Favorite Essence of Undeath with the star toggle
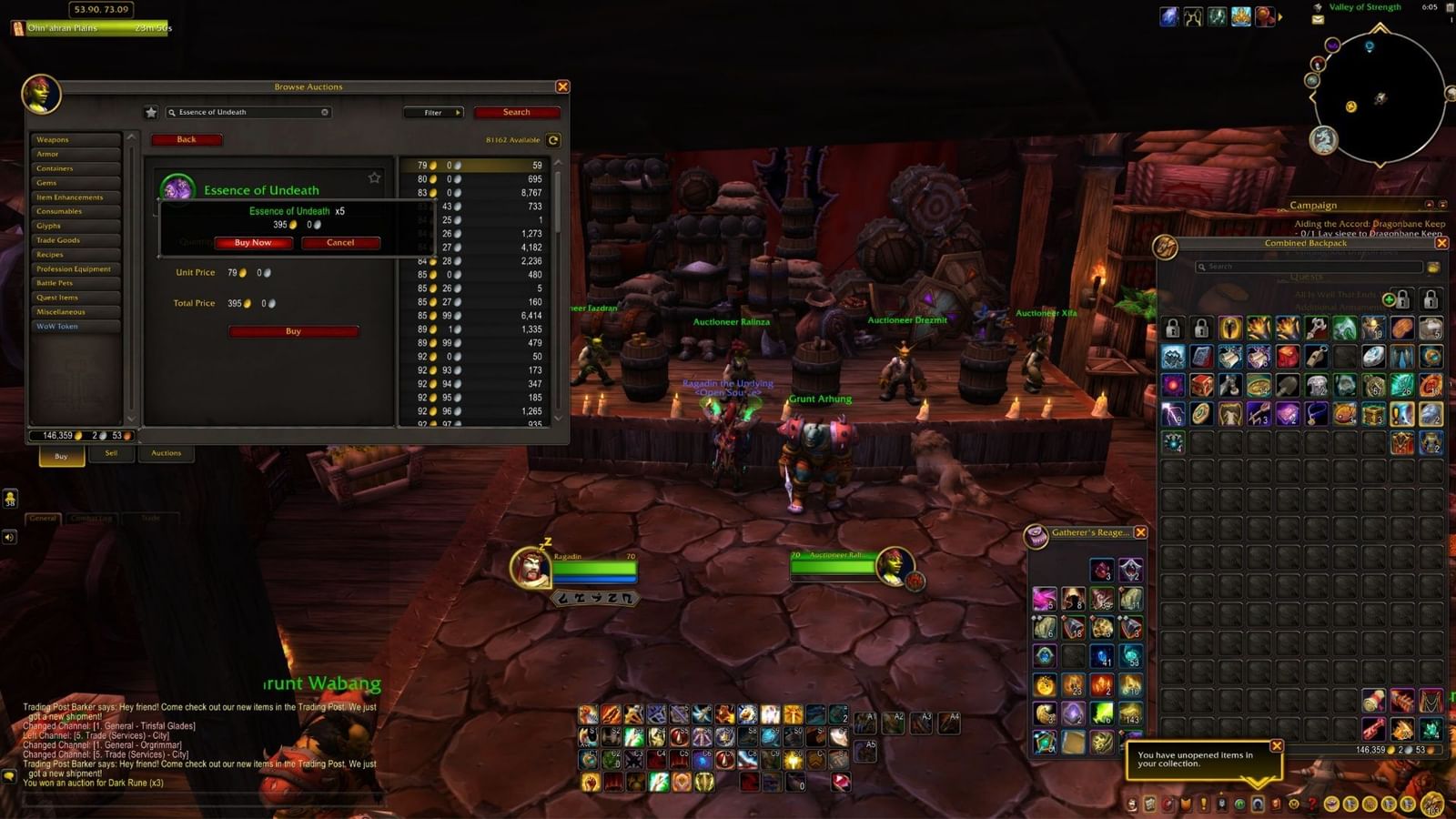Image resolution: width=1456 pixels, height=819 pixels. tap(373, 178)
